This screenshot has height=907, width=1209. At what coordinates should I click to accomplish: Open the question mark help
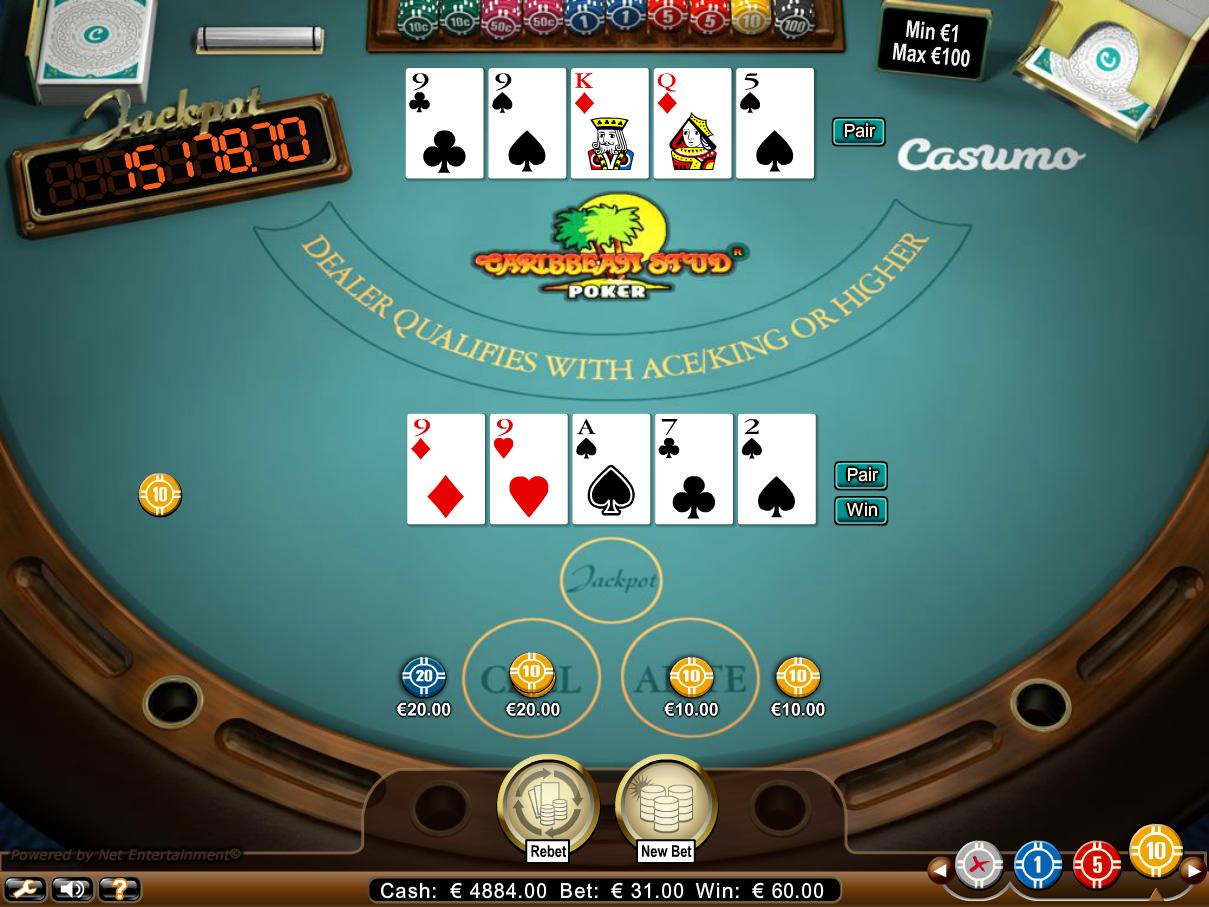tap(118, 888)
